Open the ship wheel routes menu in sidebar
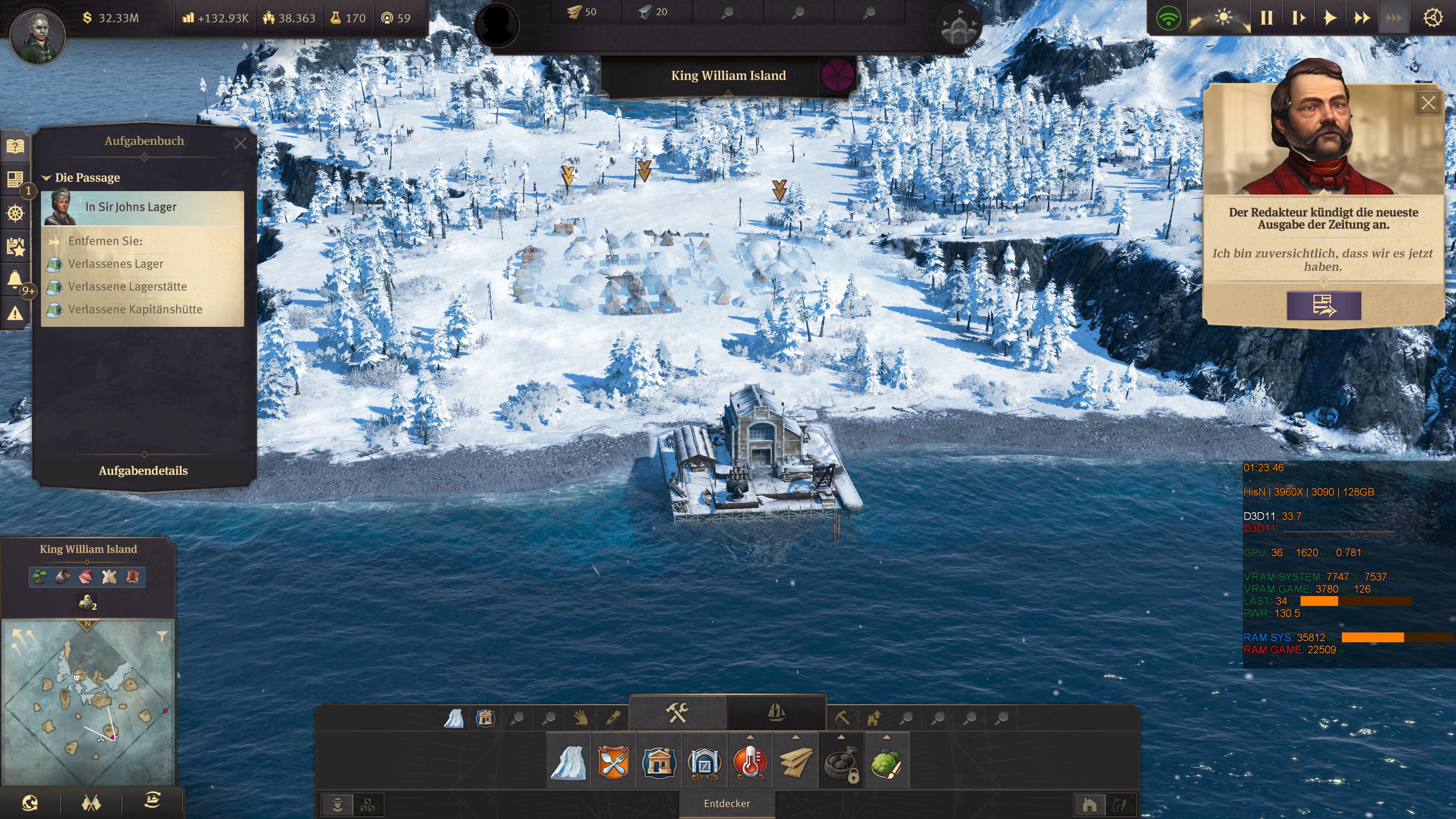This screenshot has height=819, width=1456. [x=15, y=213]
